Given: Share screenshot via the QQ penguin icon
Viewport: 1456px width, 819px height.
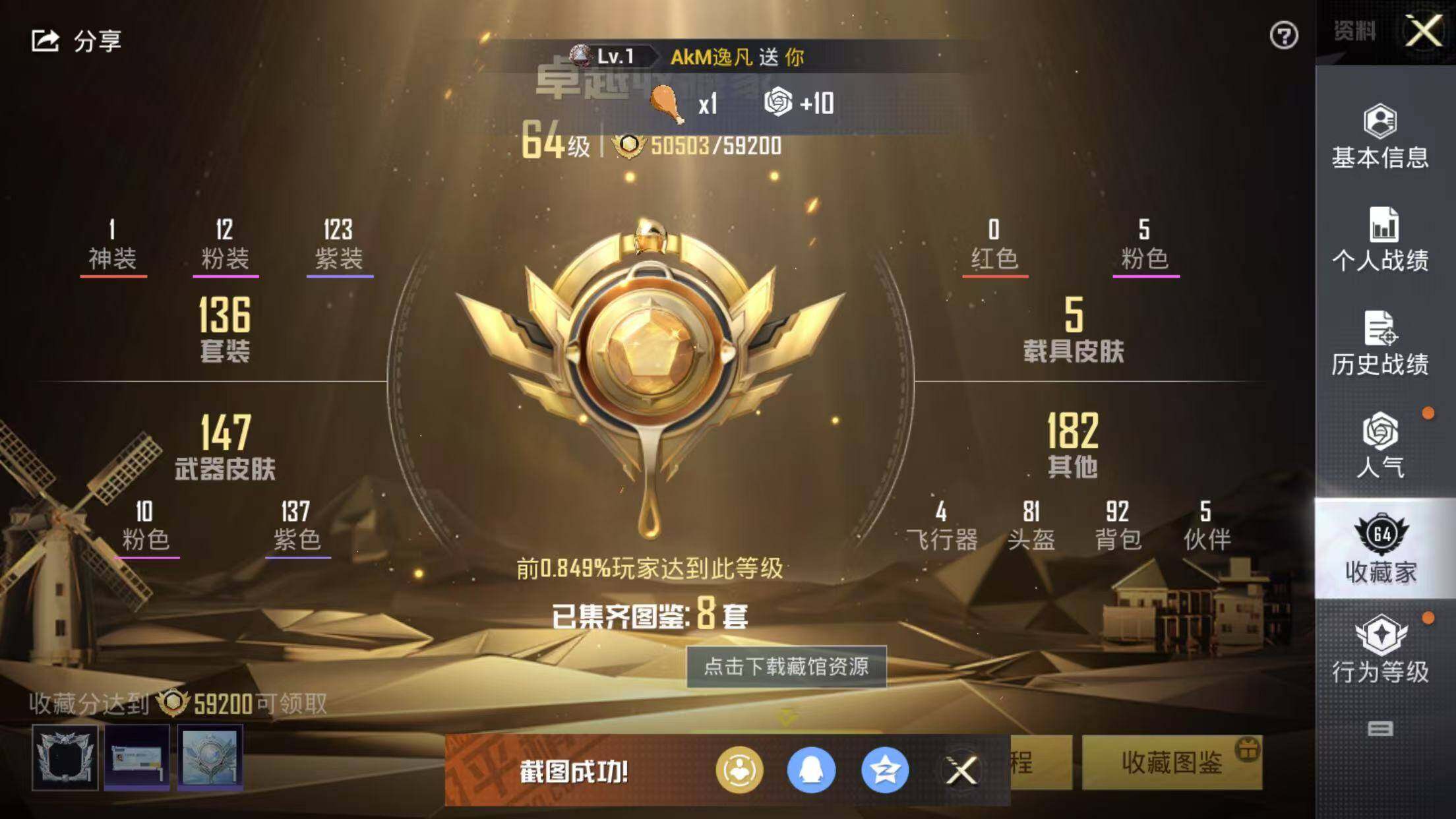Looking at the screenshot, I should tap(811, 770).
